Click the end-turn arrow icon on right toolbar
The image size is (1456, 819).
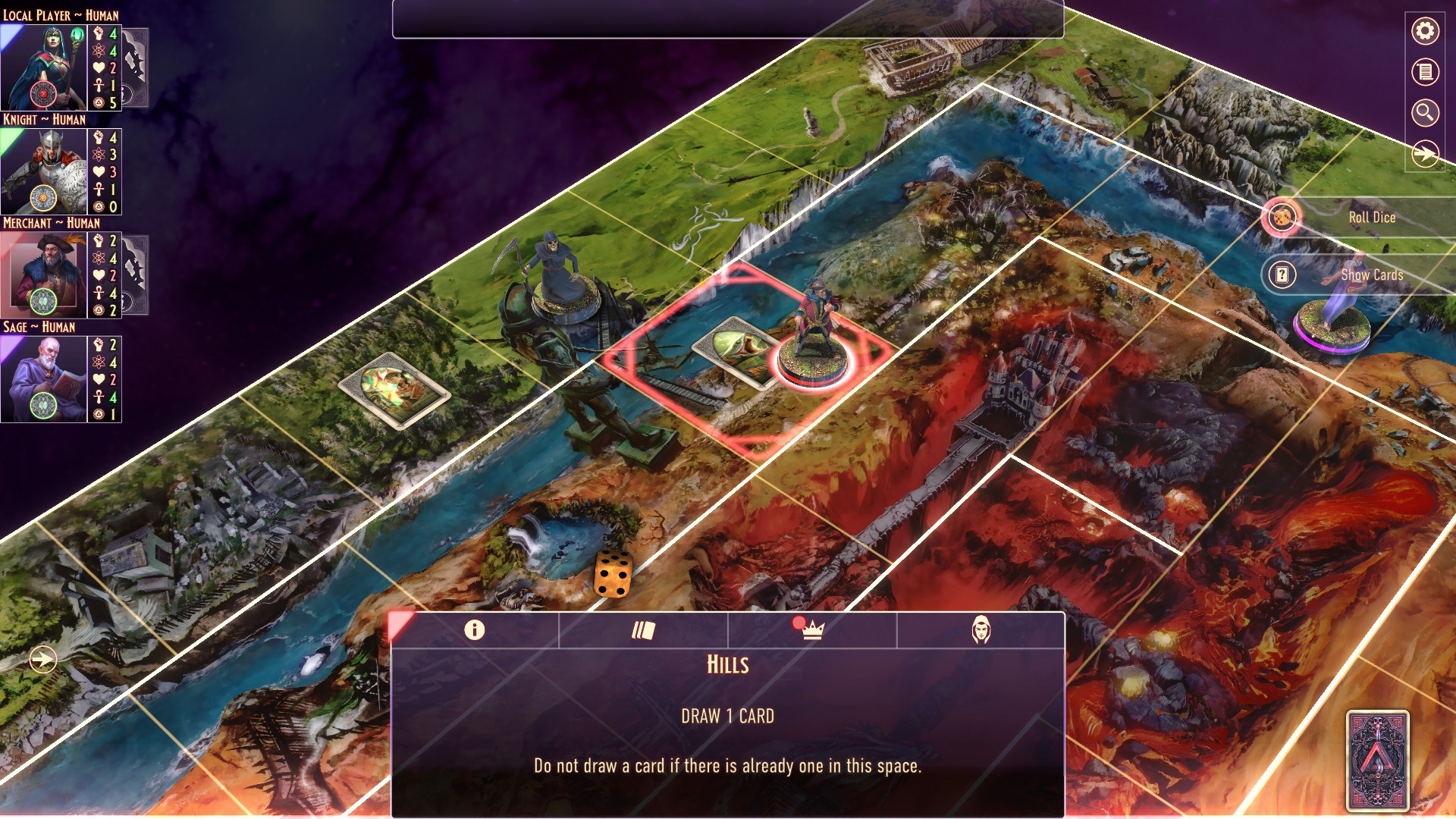click(1426, 152)
